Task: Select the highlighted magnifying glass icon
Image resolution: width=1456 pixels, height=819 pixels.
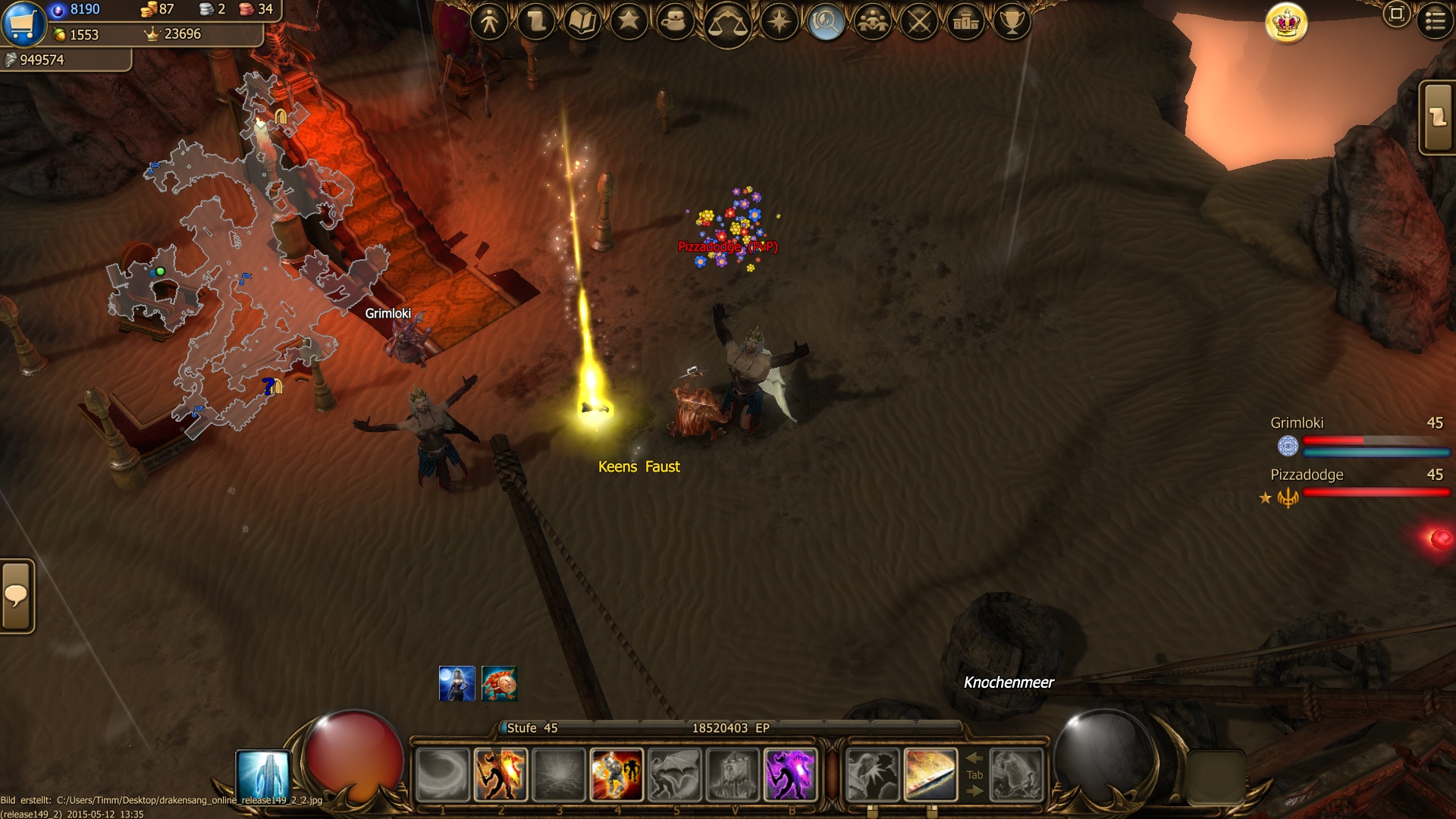Action: click(826, 23)
